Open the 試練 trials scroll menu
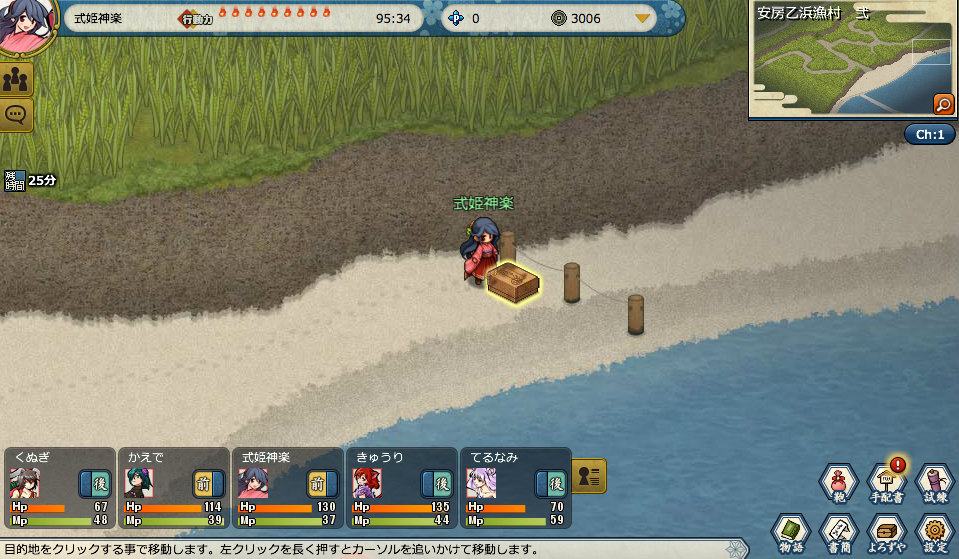Image resolution: width=959 pixels, height=559 pixels. [934, 484]
